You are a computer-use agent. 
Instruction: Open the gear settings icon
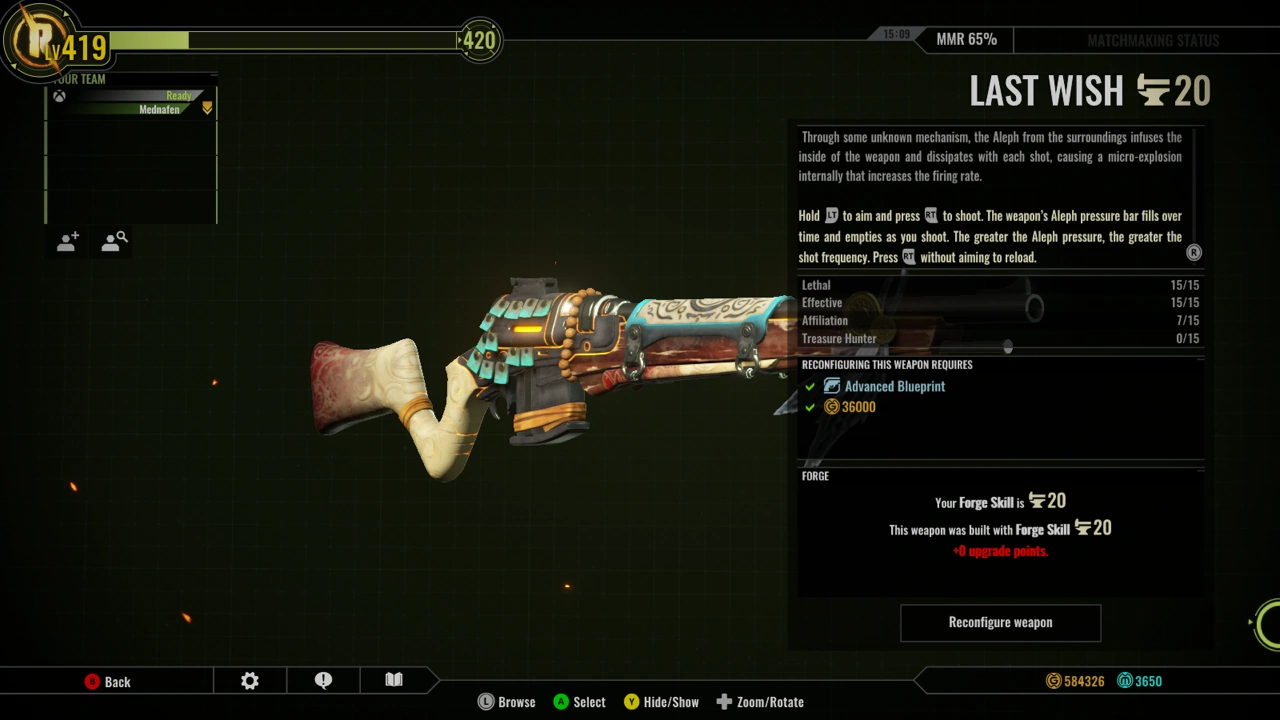(x=250, y=681)
